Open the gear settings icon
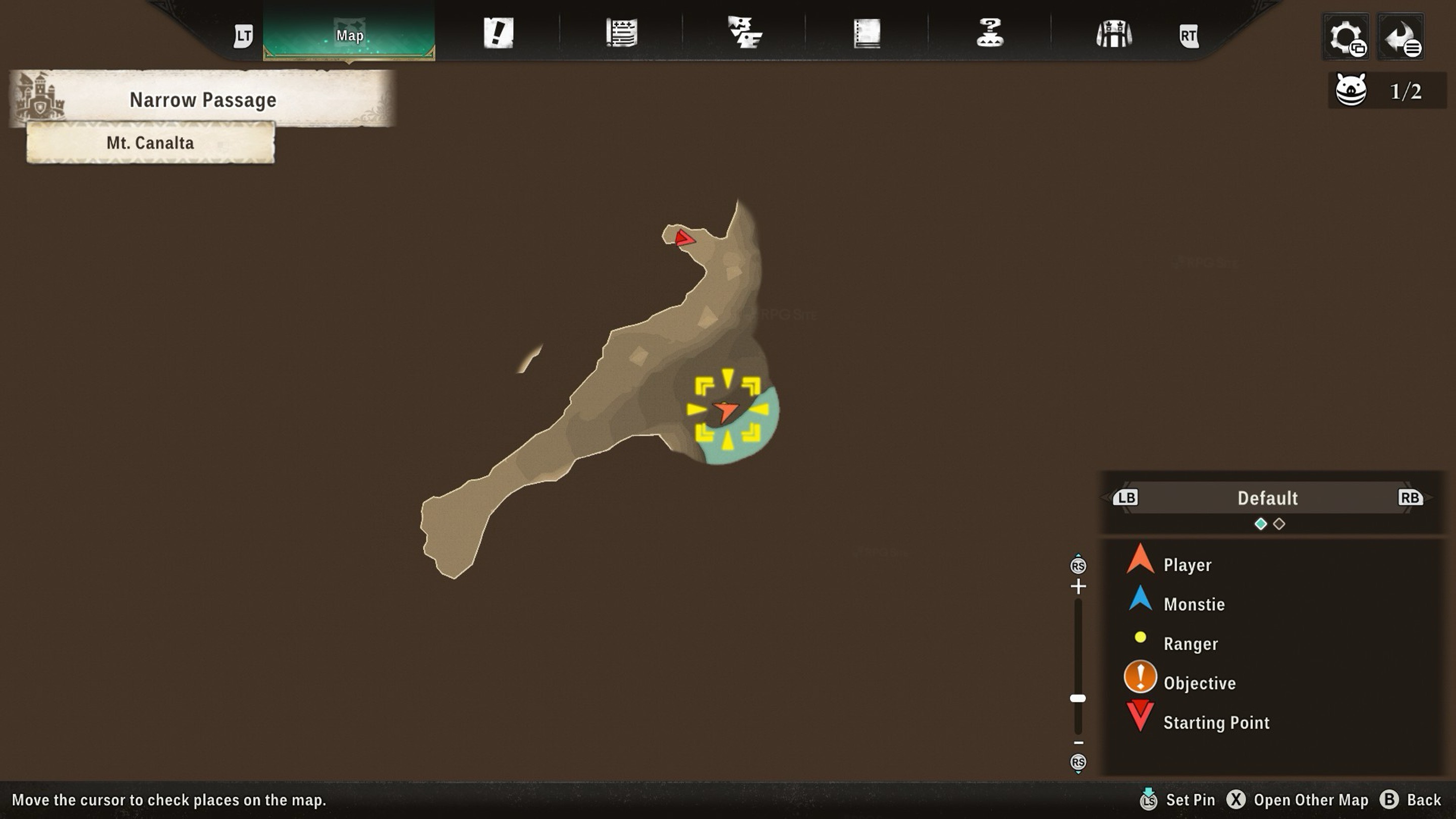Image resolution: width=1456 pixels, height=819 pixels. click(1346, 37)
